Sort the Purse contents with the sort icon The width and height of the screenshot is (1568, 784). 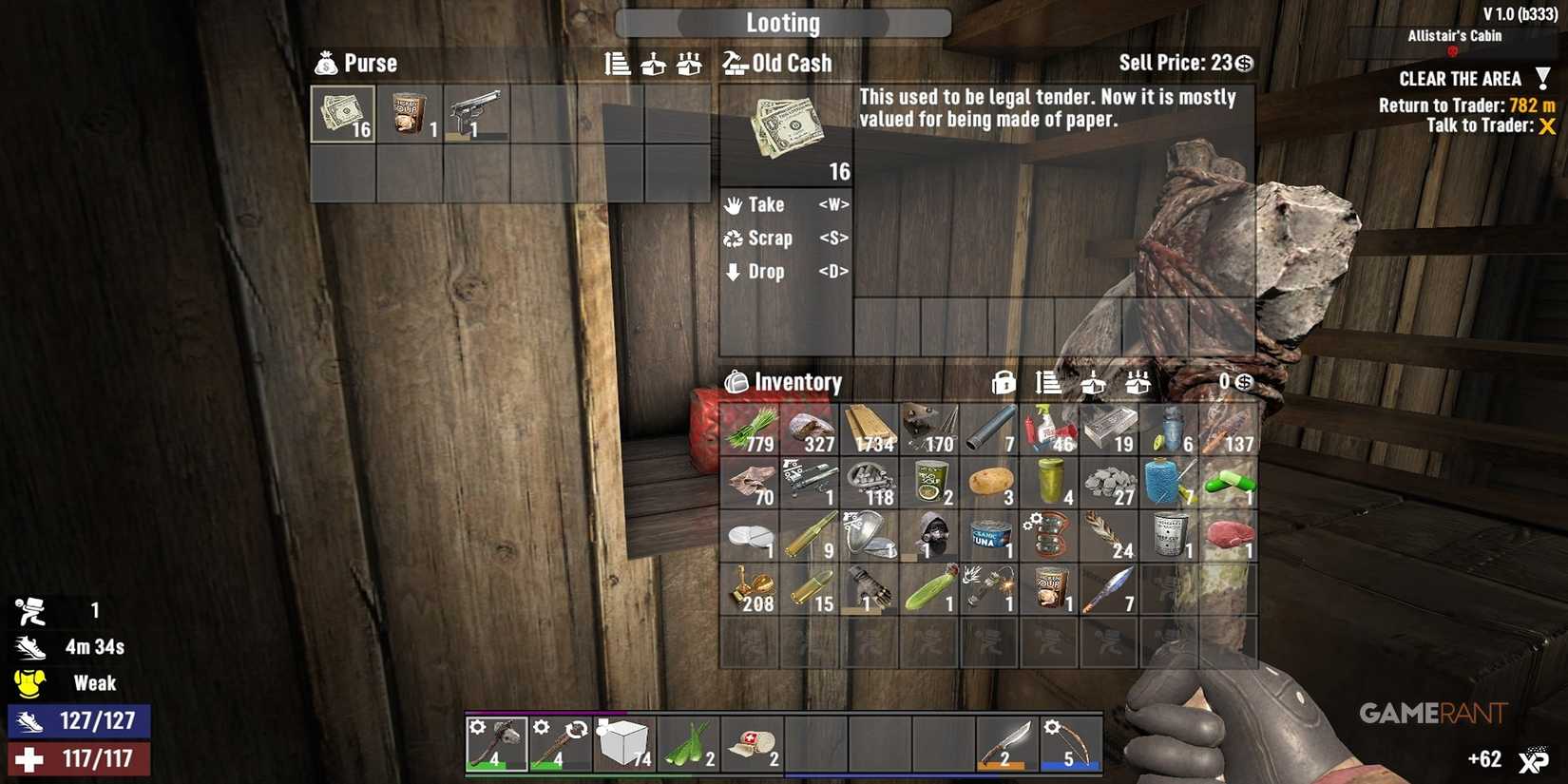click(618, 64)
